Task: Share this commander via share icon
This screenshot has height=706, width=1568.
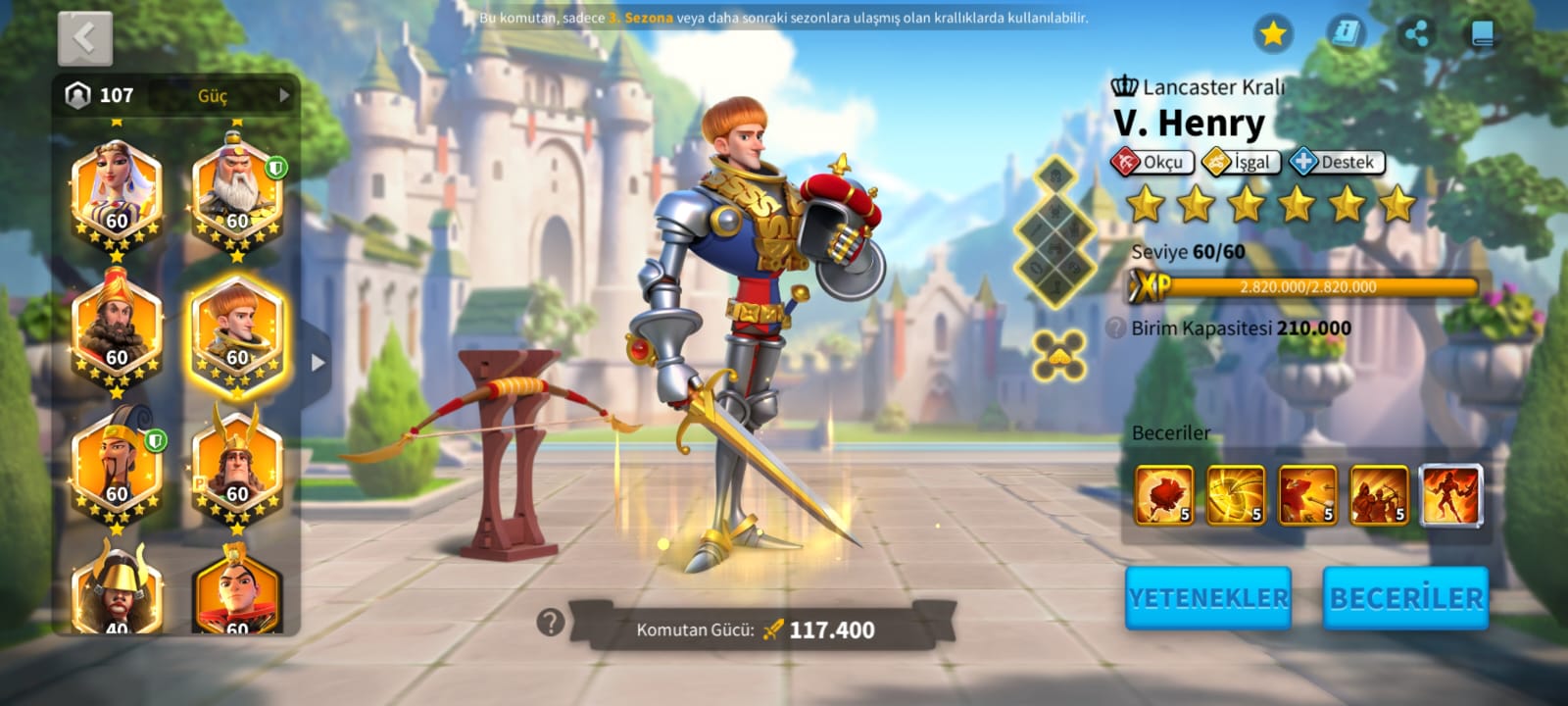Action: click(1415, 34)
